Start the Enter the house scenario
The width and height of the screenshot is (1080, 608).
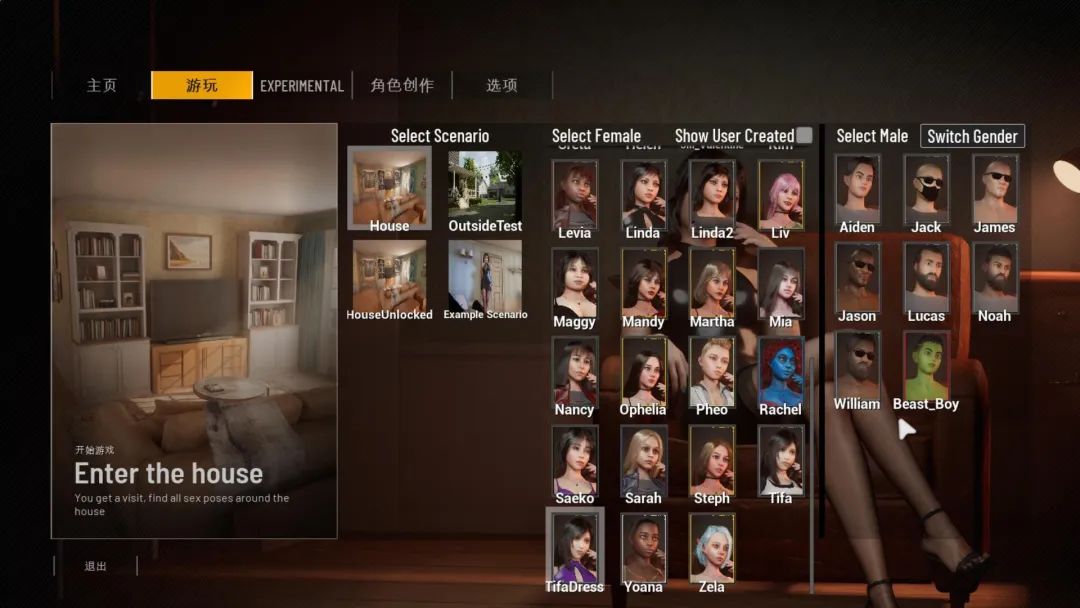[194, 330]
